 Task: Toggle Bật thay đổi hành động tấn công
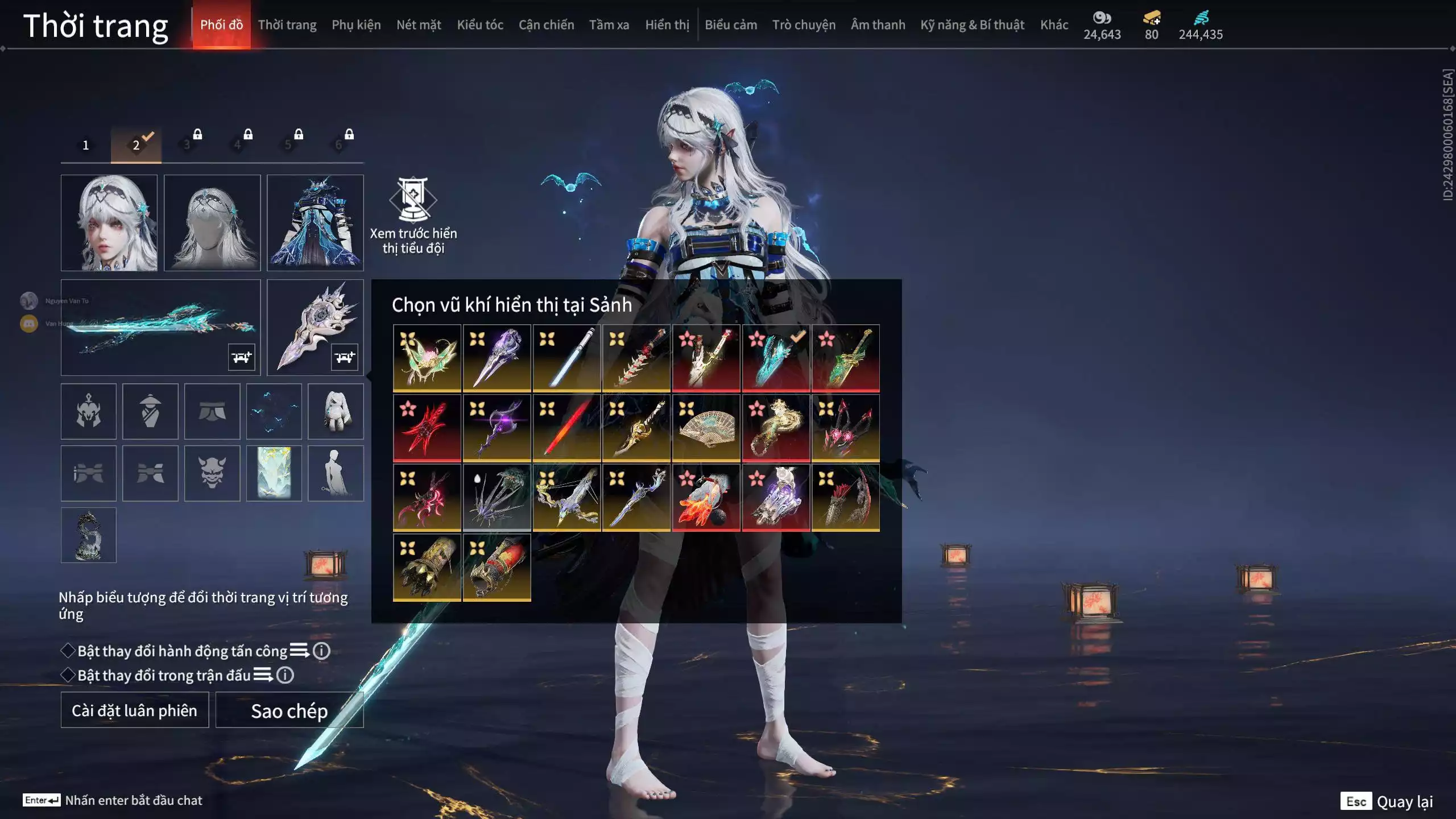(x=68, y=651)
